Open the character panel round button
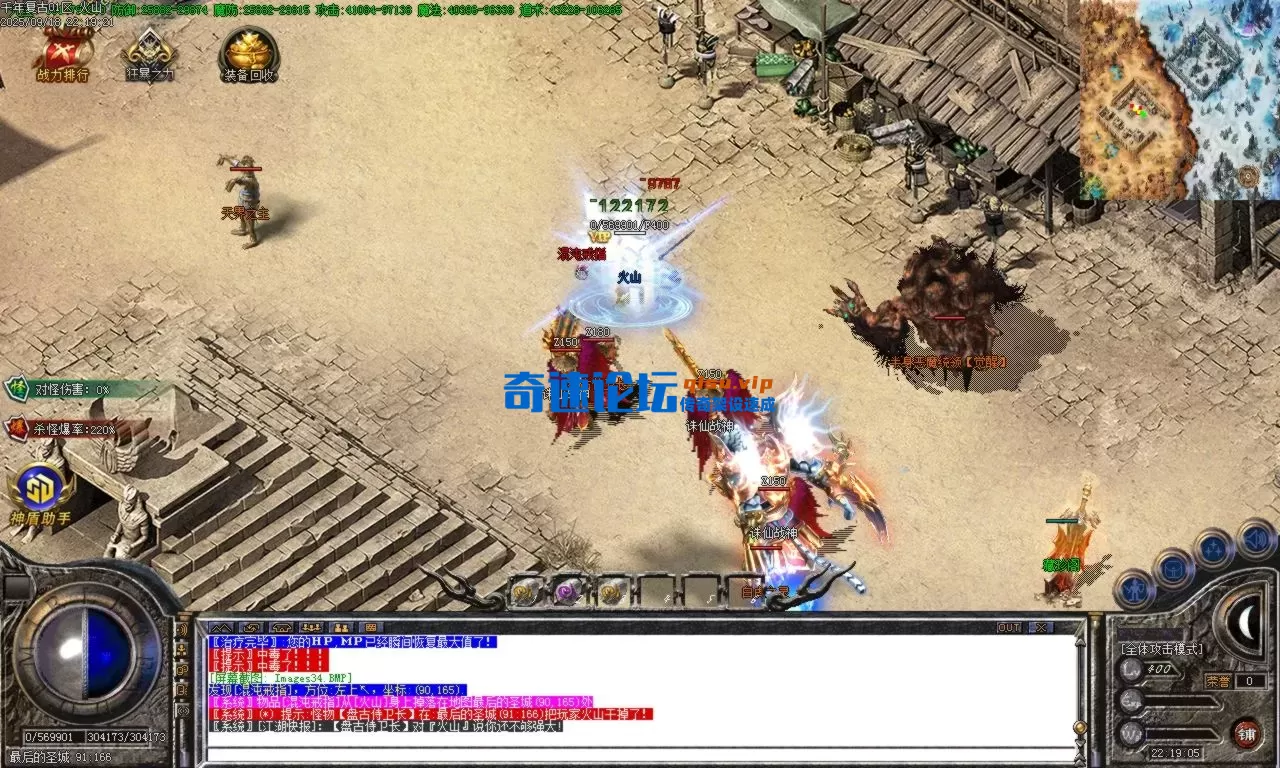 (1134, 590)
